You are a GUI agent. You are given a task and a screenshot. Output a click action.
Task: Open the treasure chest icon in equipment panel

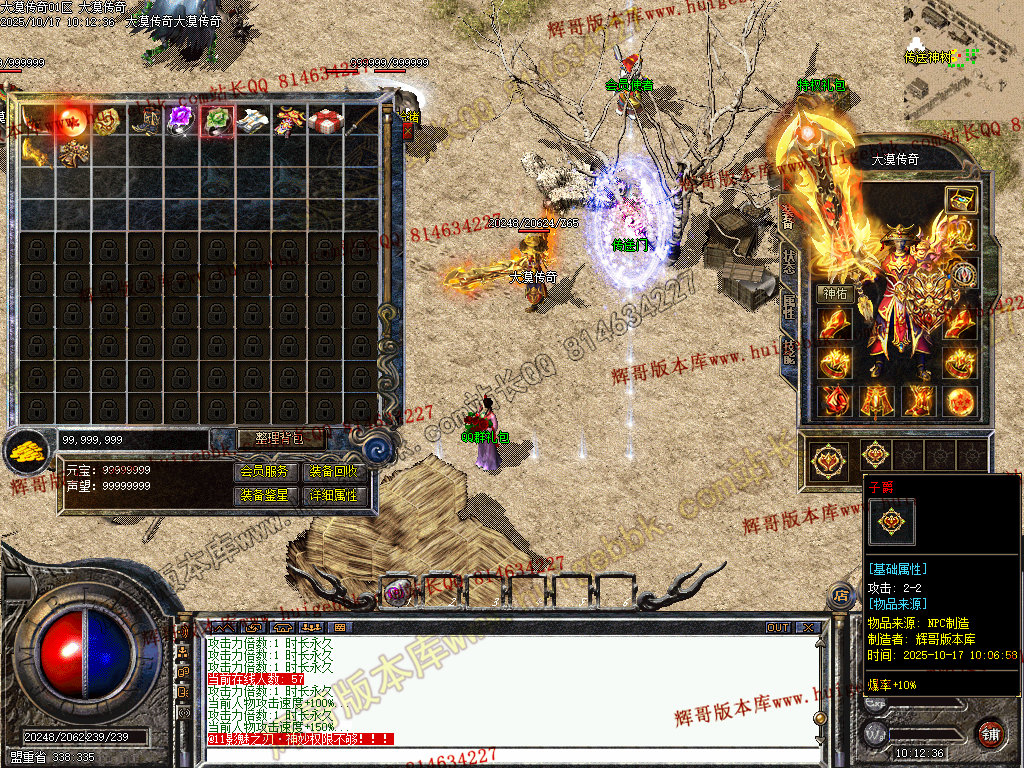coord(961,199)
